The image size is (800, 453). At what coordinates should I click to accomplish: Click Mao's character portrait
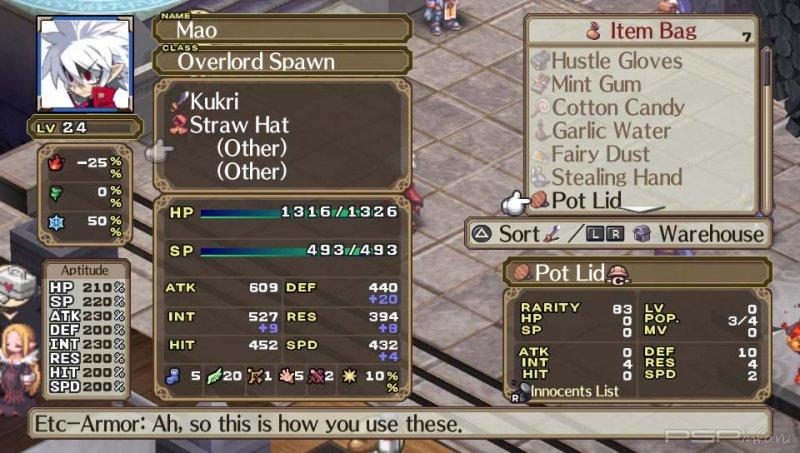click(85, 62)
